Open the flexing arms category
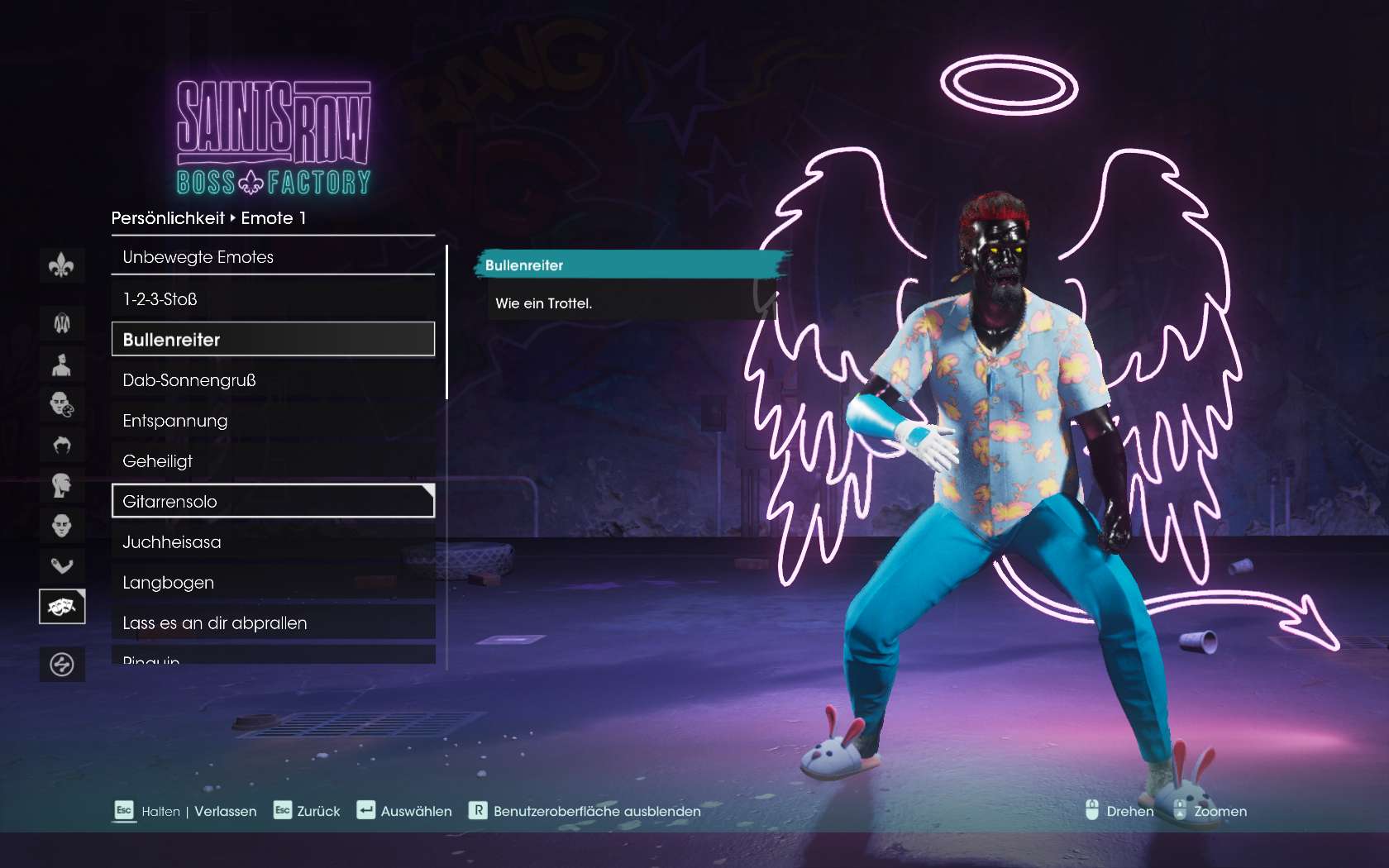Viewport: 1389px width, 868px height. click(62, 566)
